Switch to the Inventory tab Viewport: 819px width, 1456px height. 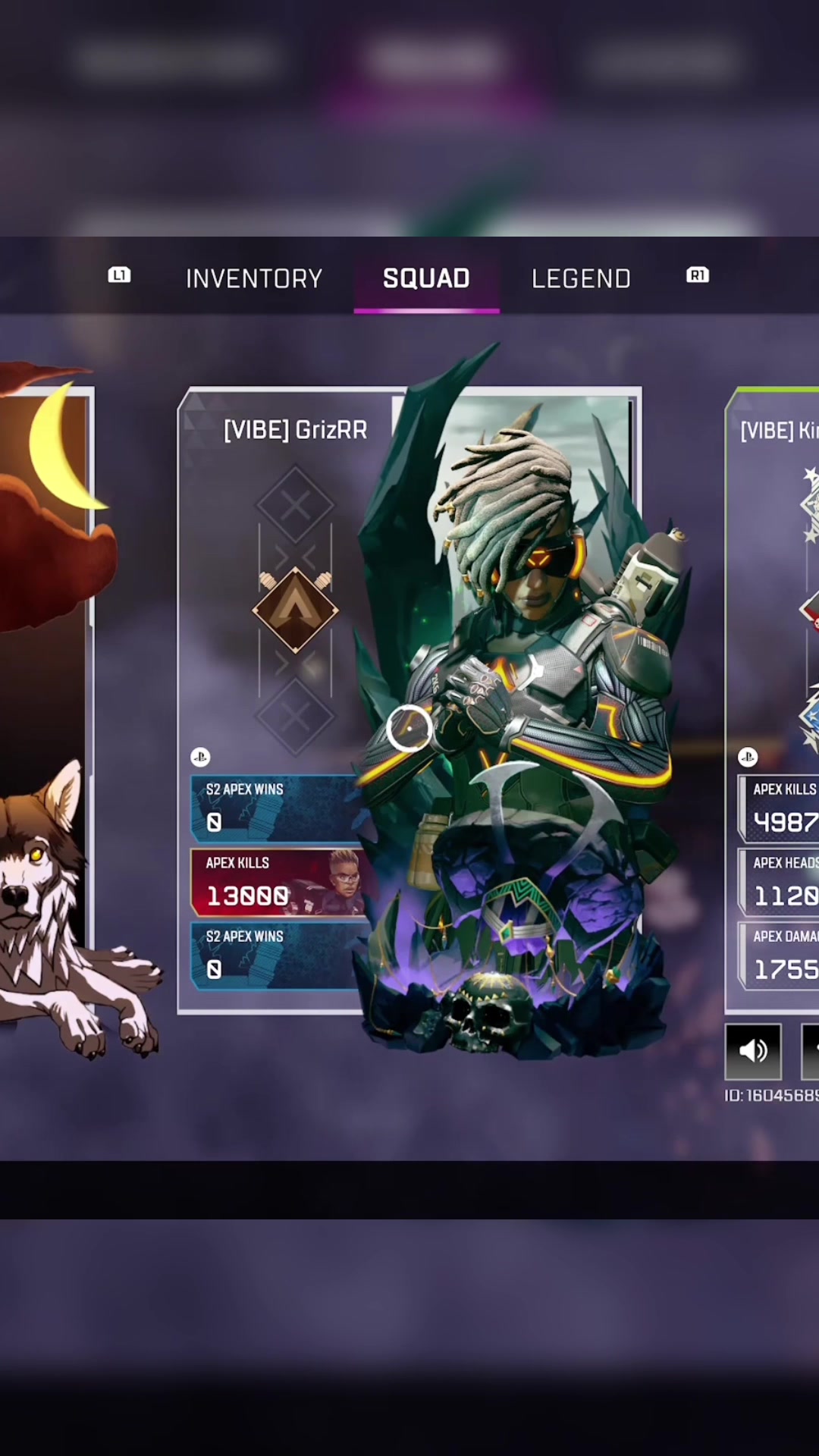tap(254, 278)
